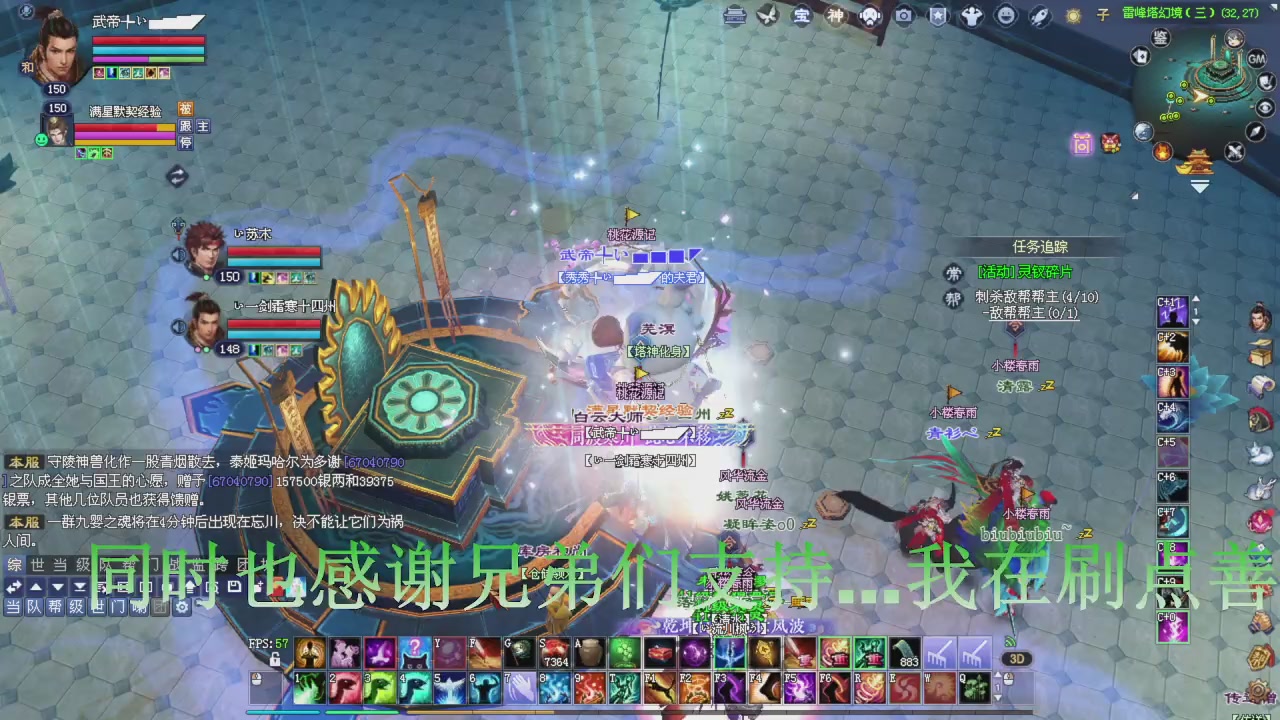Toggle the 3D view button near skill bar
This screenshot has width=1280, height=720.
[x=1019, y=658]
